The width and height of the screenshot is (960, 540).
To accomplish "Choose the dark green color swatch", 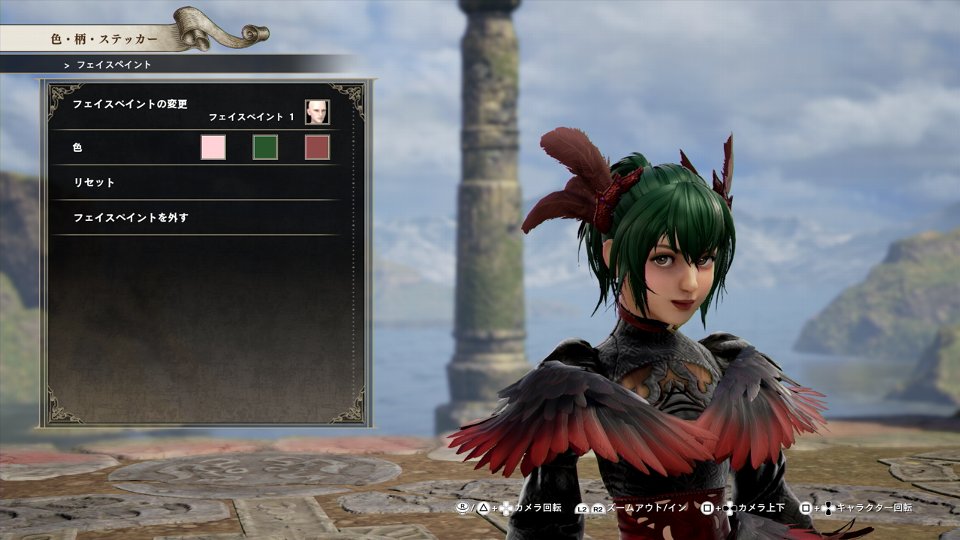I will coord(265,148).
